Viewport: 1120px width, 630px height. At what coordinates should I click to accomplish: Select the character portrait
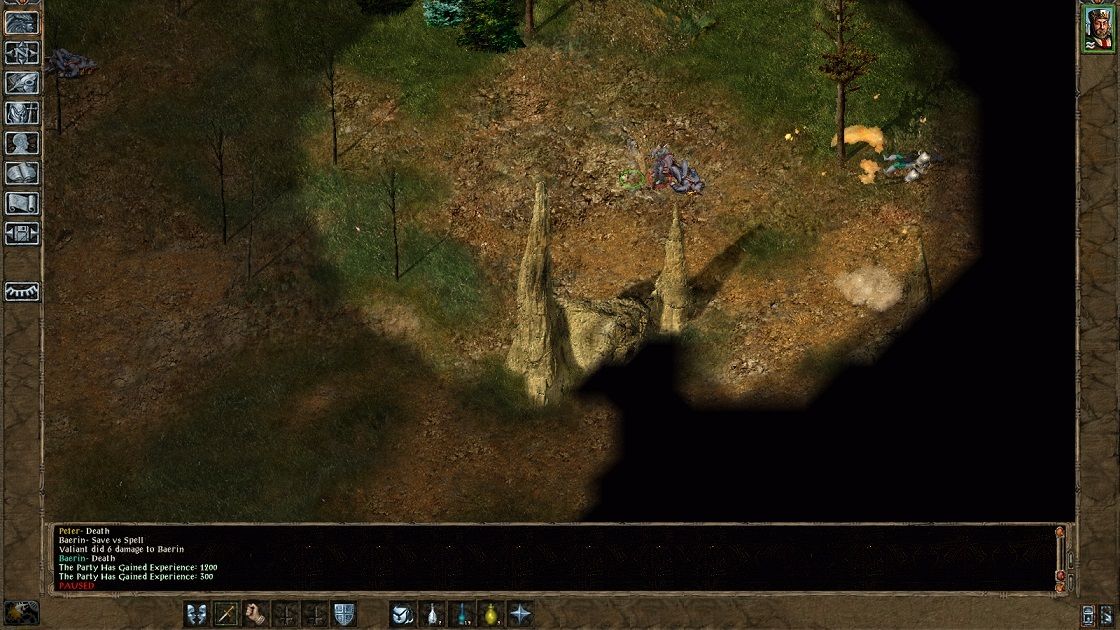click(1097, 28)
